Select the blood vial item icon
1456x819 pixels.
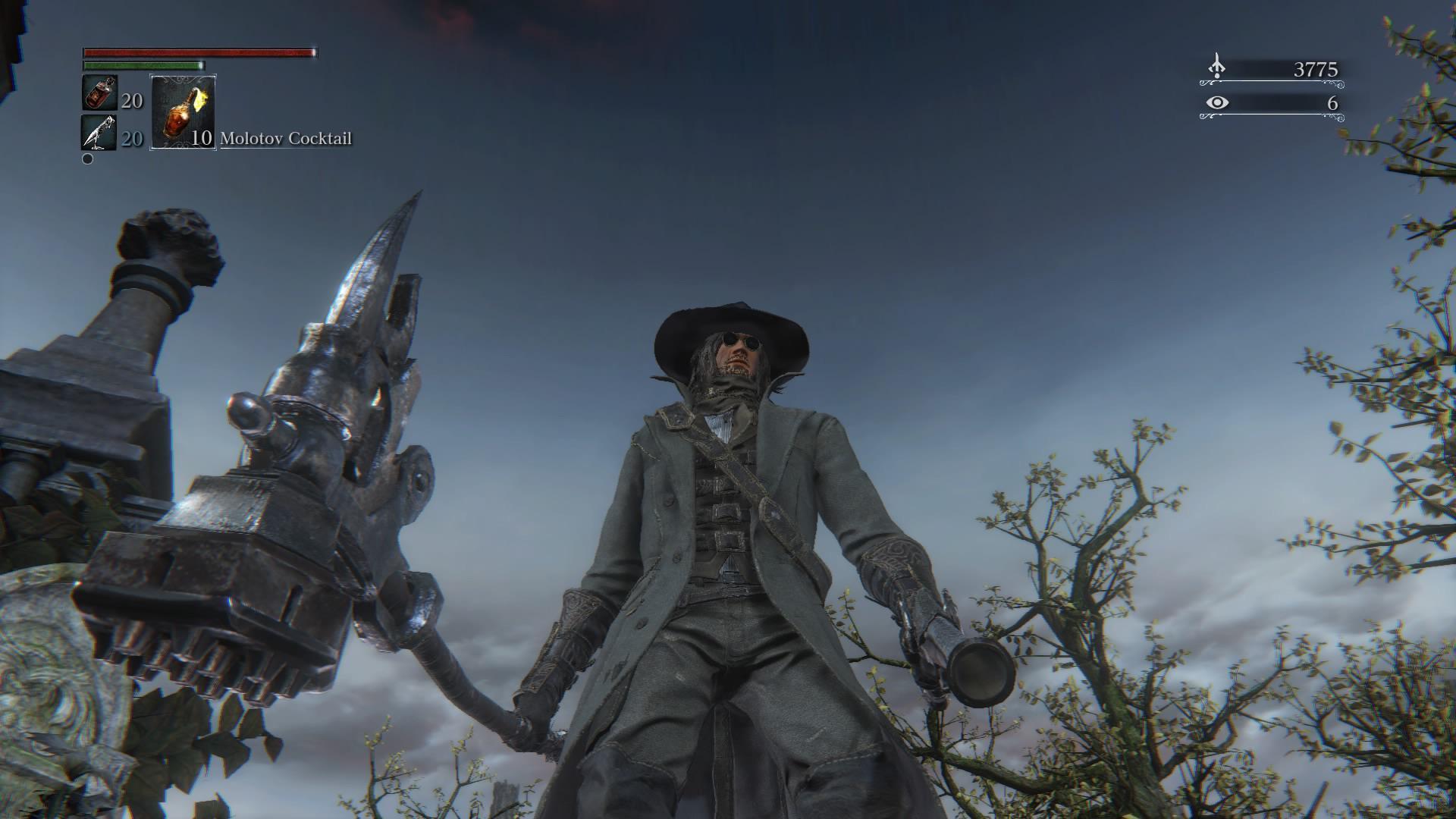point(99,93)
